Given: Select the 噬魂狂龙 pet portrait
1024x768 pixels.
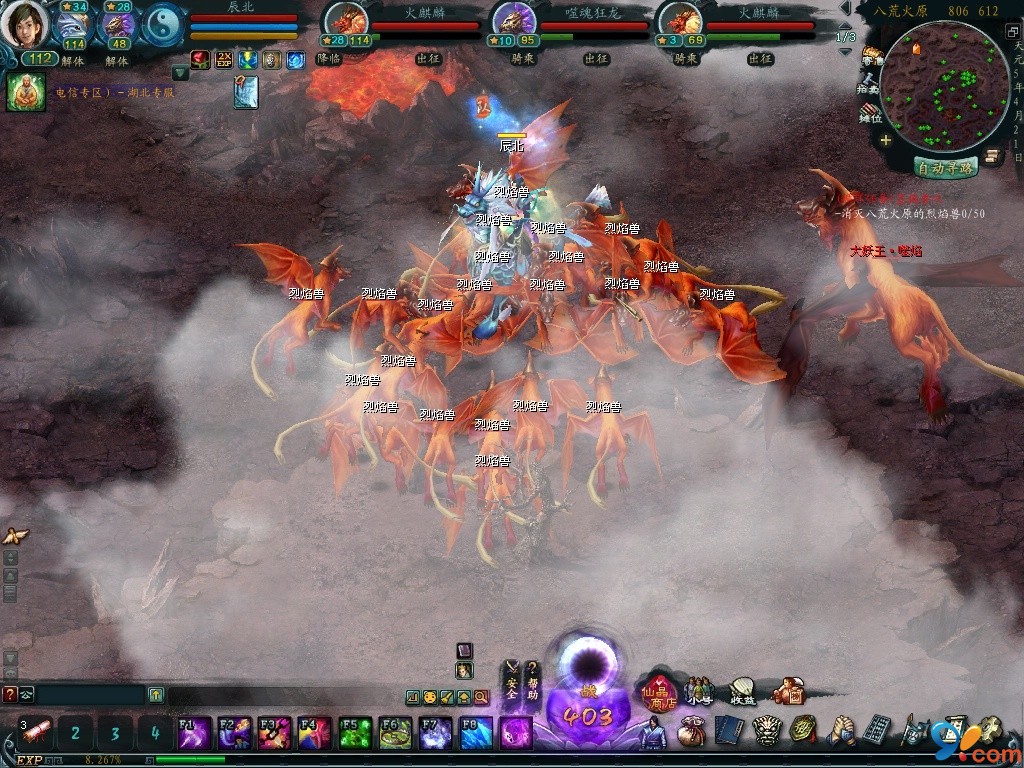Looking at the screenshot, I should (514, 22).
